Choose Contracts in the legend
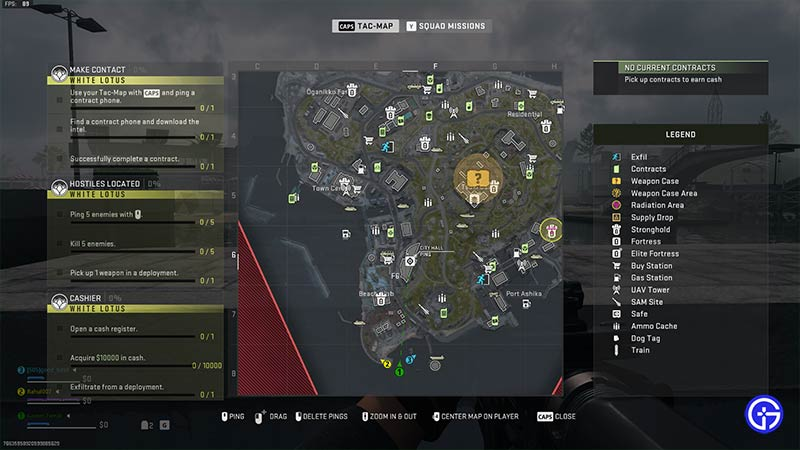Screen dimensions: 800x450 pyautogui.click(x=647, y=169)
